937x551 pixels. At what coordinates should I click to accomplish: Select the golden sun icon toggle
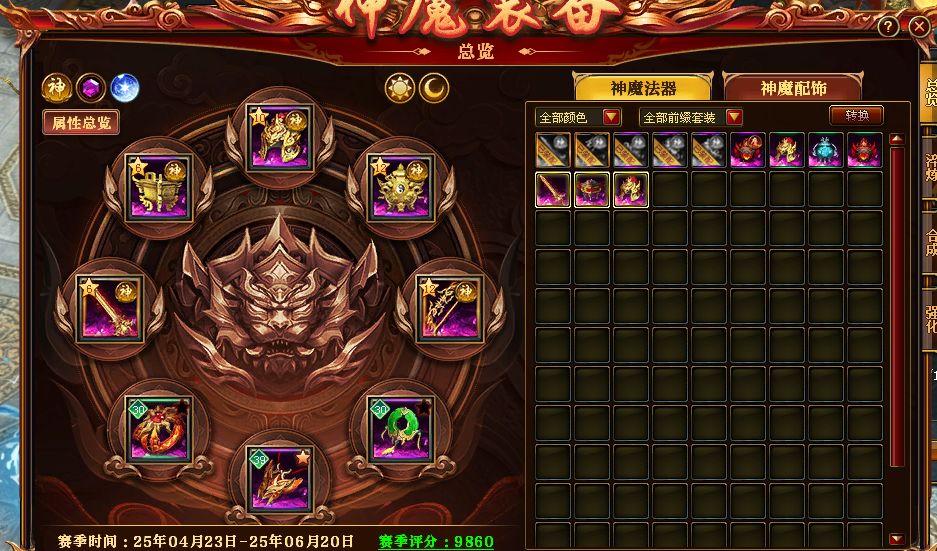[400, 88]
